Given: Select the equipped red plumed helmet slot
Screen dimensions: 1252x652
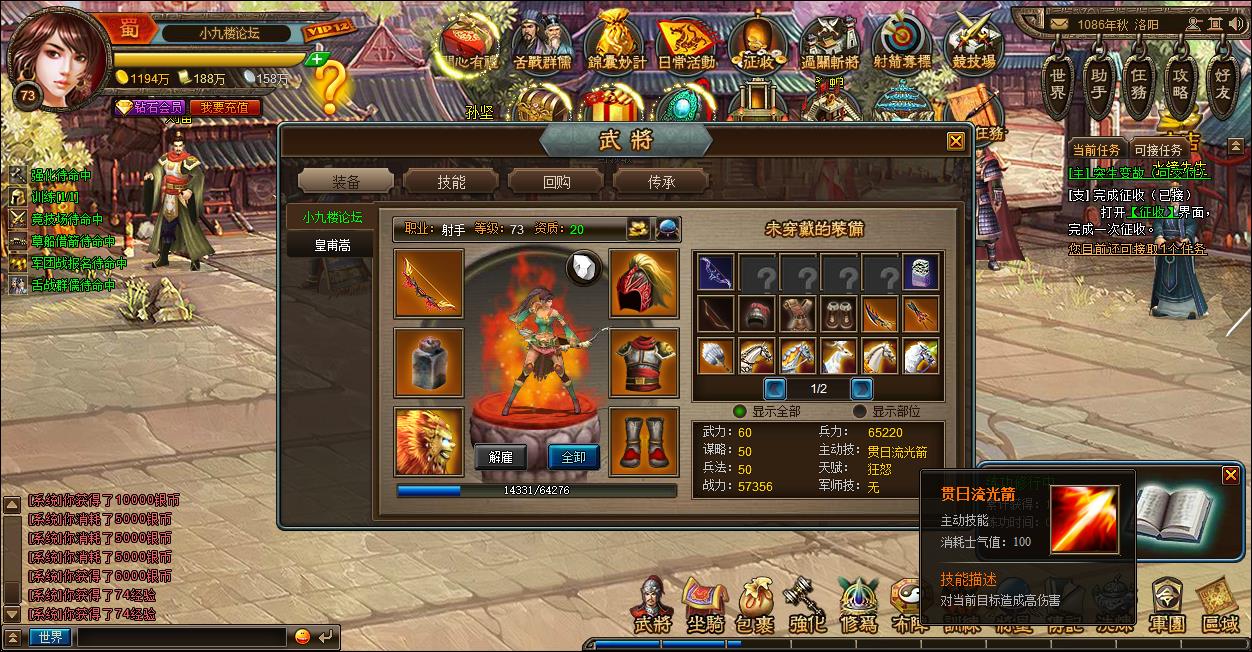Looking at the screenshot, I should point(644,284).
